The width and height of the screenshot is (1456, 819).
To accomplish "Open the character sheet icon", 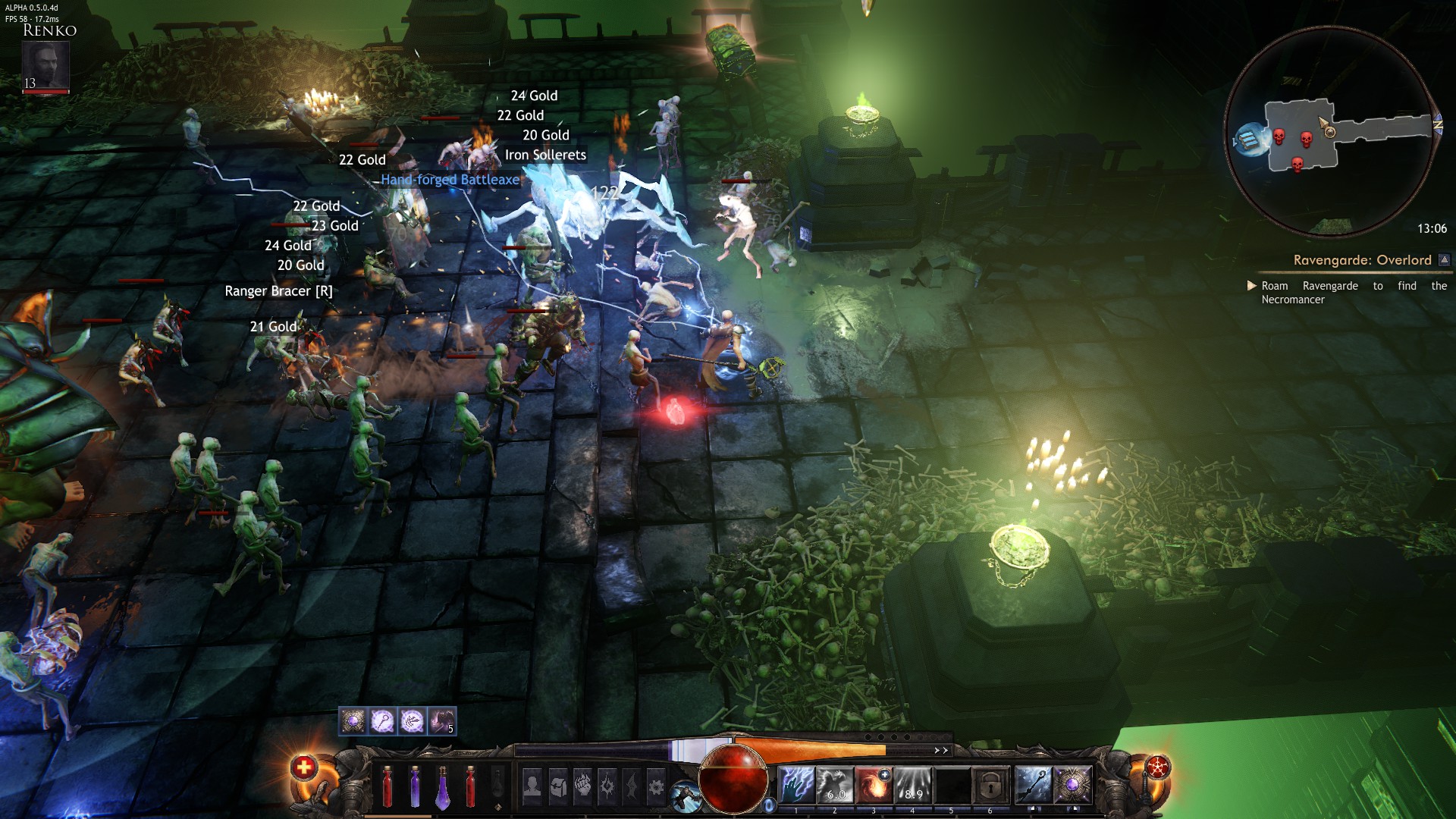I will (532, 785).
